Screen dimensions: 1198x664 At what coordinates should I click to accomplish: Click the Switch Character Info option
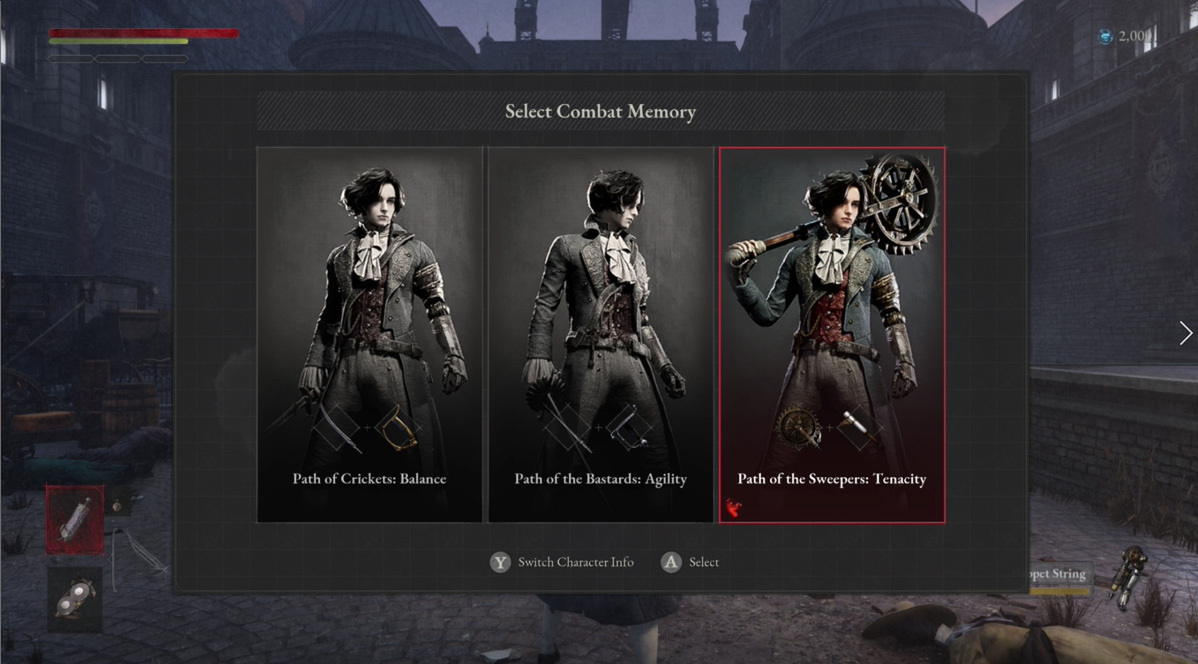point(563,562)
